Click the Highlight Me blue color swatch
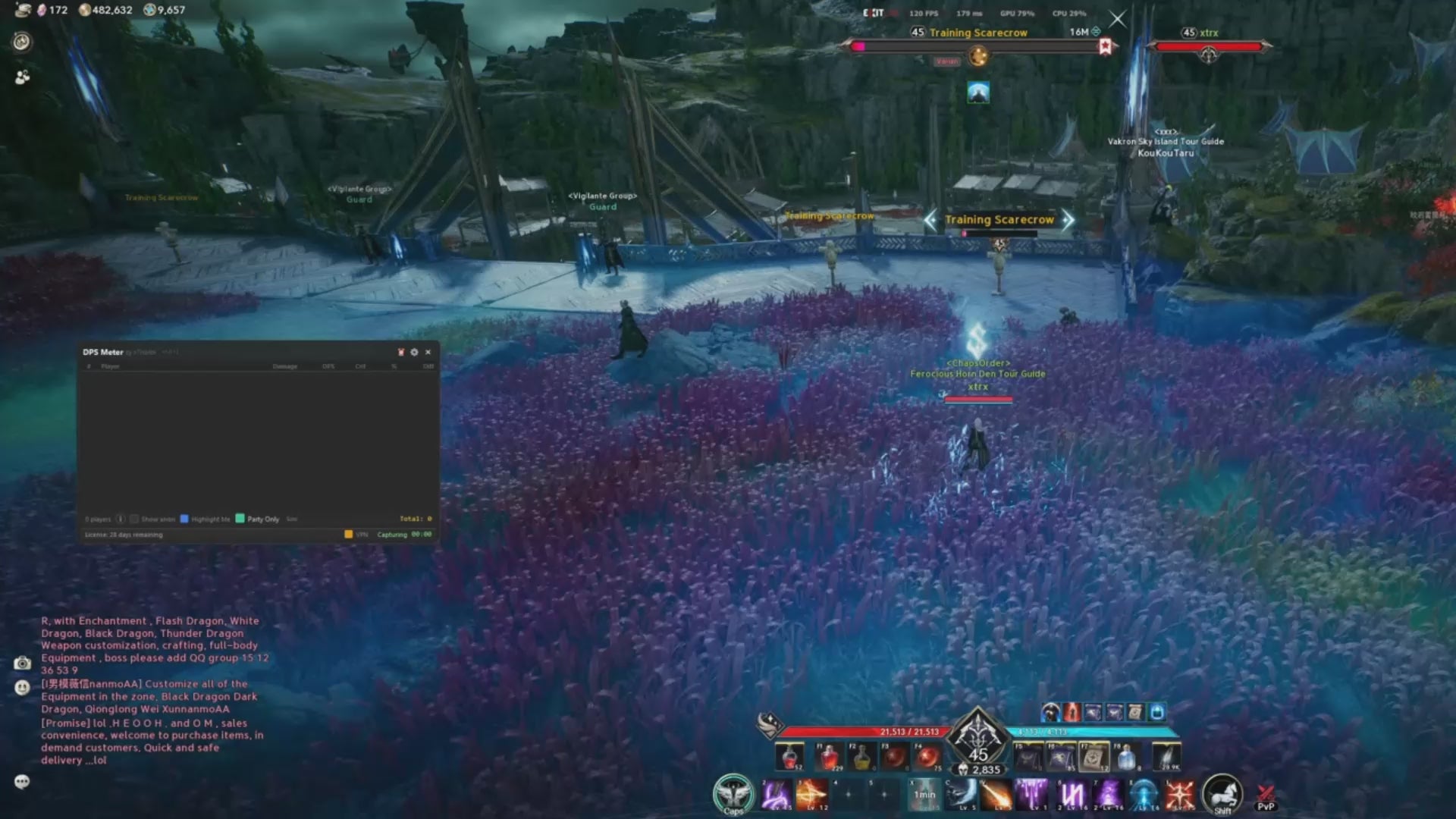1456x819 pixels. [x=184, y=519]
